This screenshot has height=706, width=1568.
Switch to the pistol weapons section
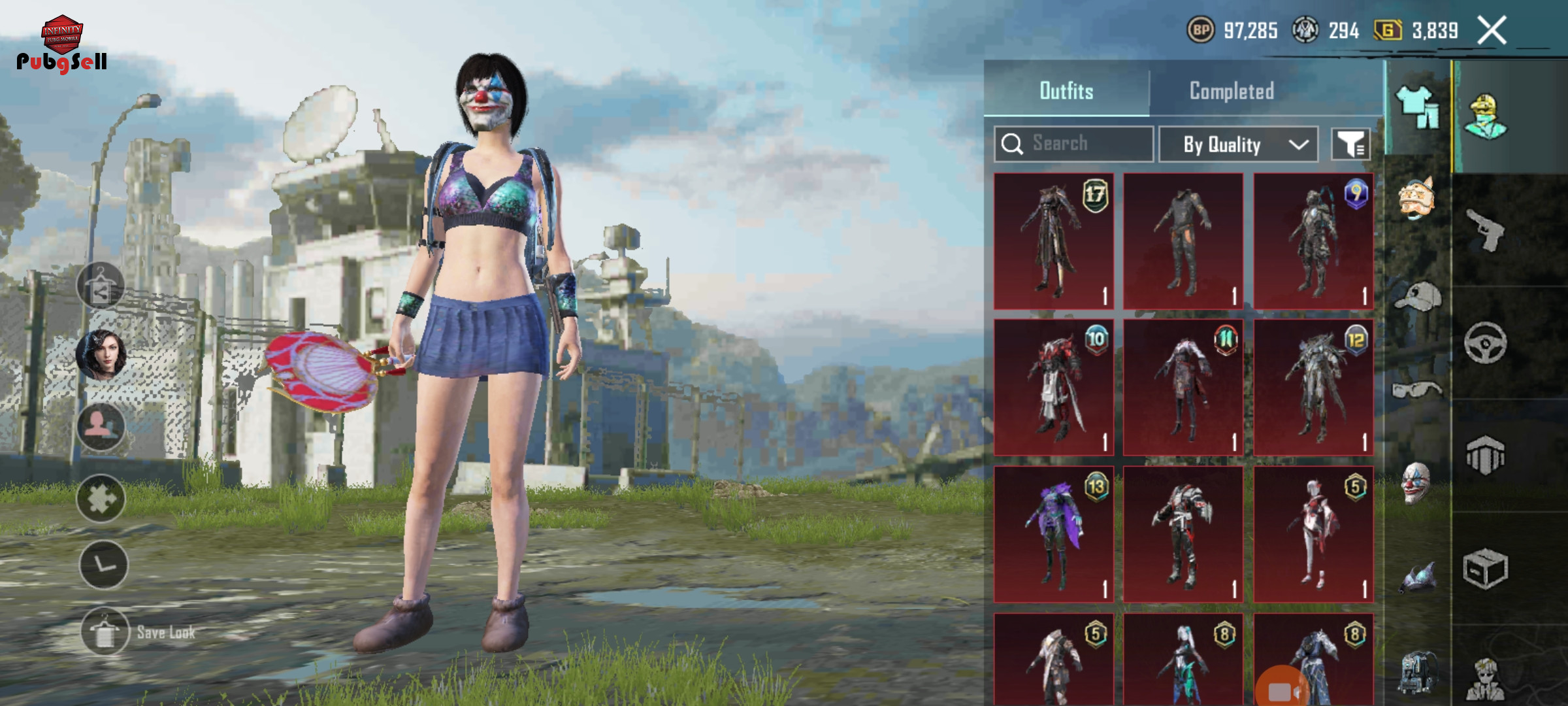tap(1486, 230)
